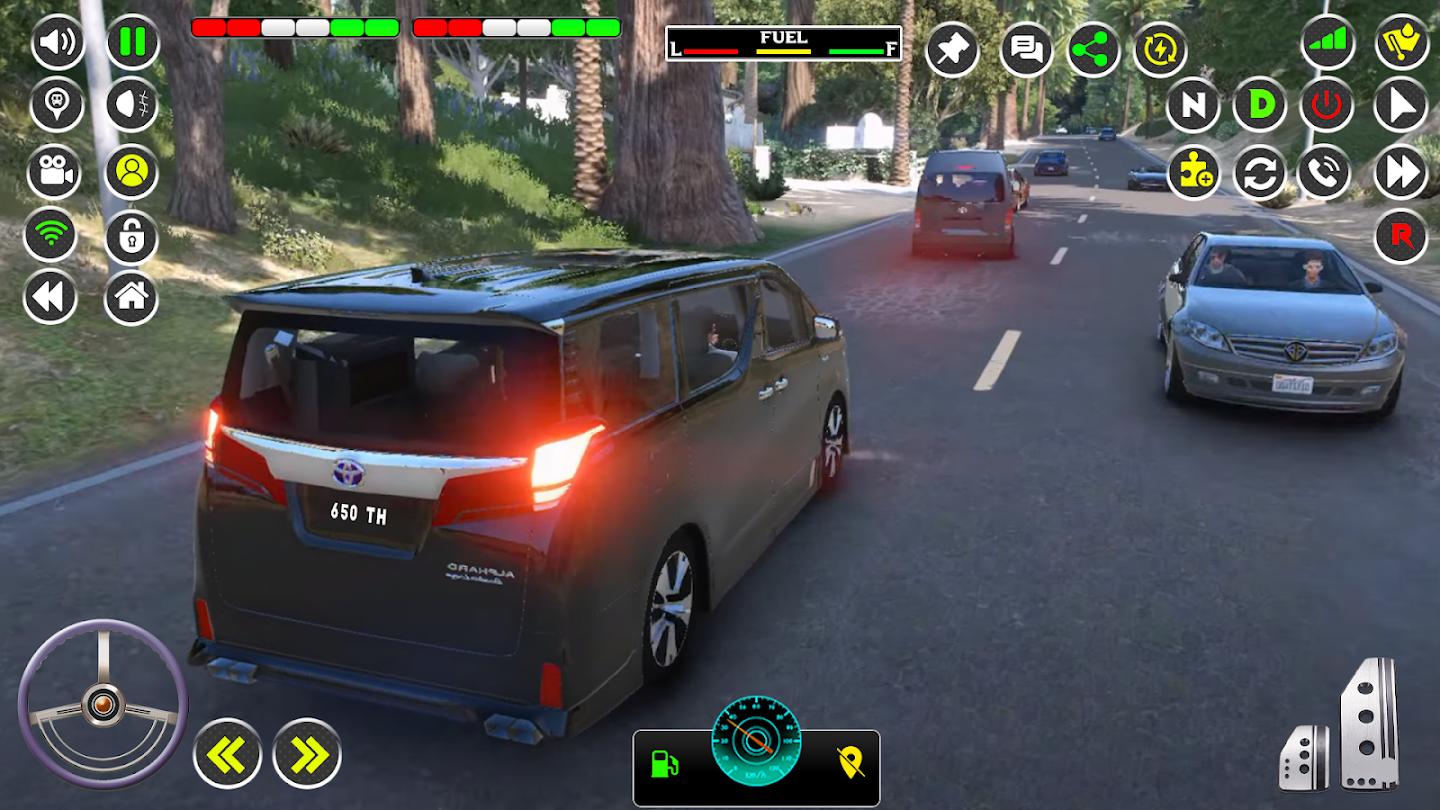This screenshot has height=810, width=1440.
Task: Click the puzzle-piece add-ons icon
Action: (1192, 172)
